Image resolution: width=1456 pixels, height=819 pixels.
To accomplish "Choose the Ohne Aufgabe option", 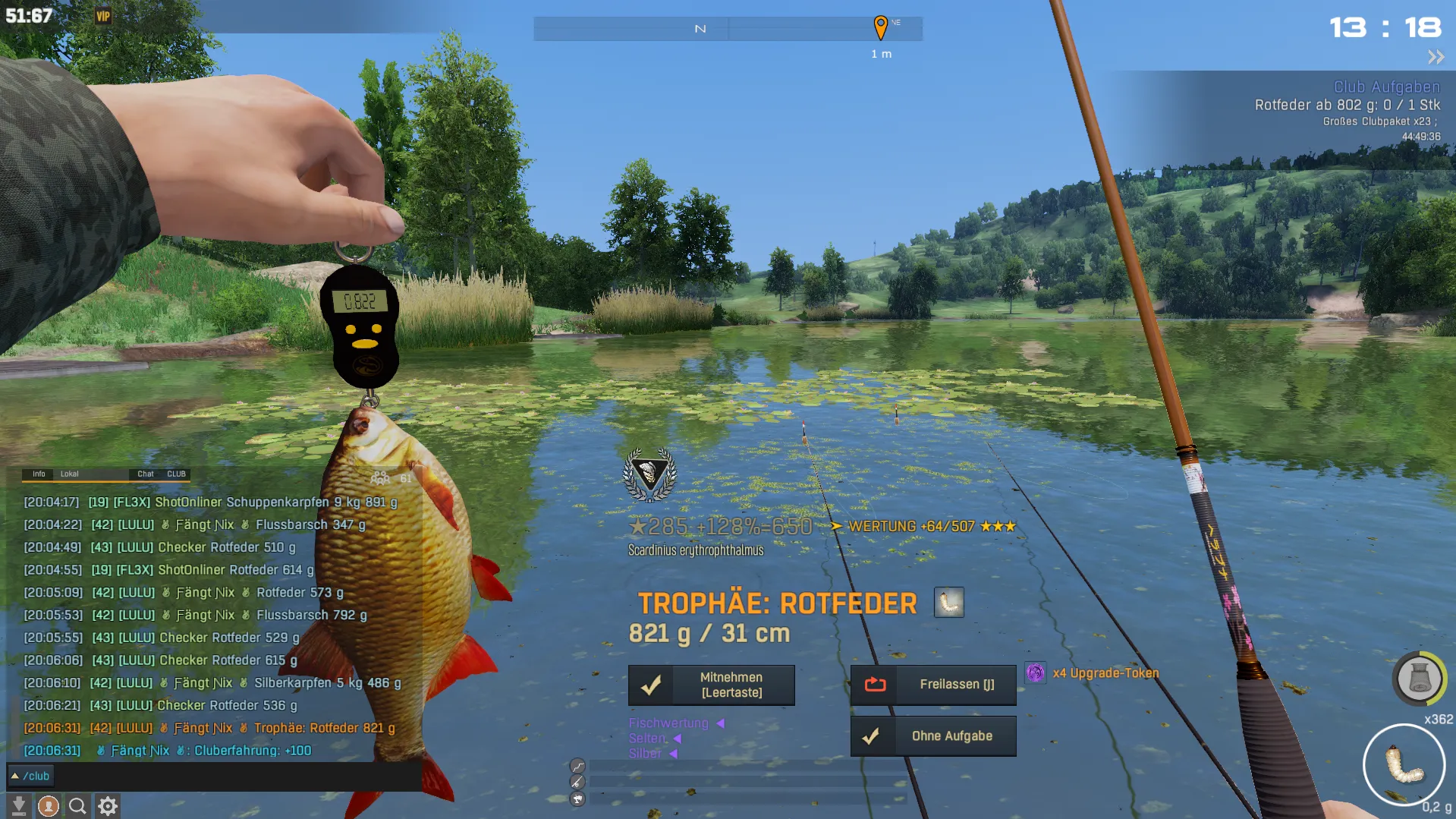I will (933, 736).
